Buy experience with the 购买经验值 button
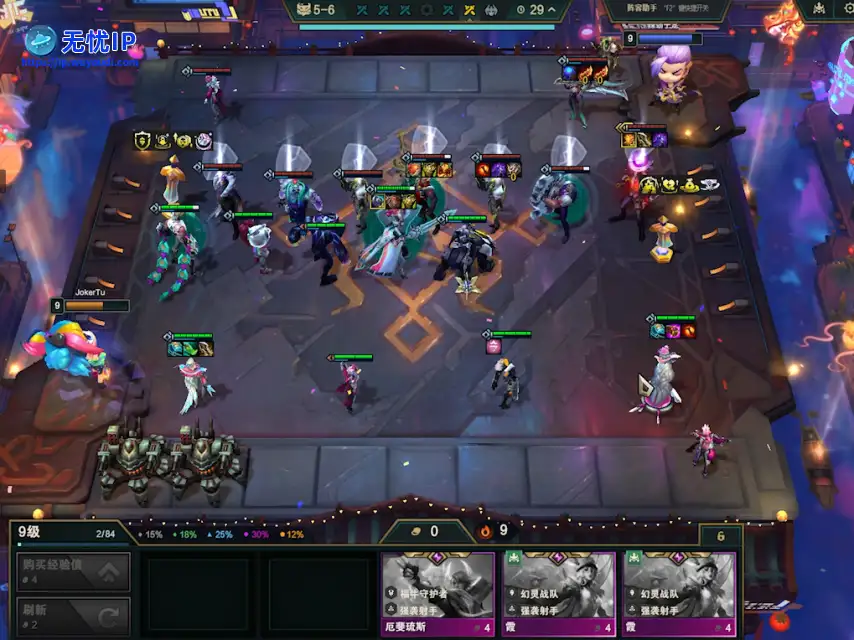Image resolution: width=854 pixels, height=640 pixels. [x=73, y=572]
